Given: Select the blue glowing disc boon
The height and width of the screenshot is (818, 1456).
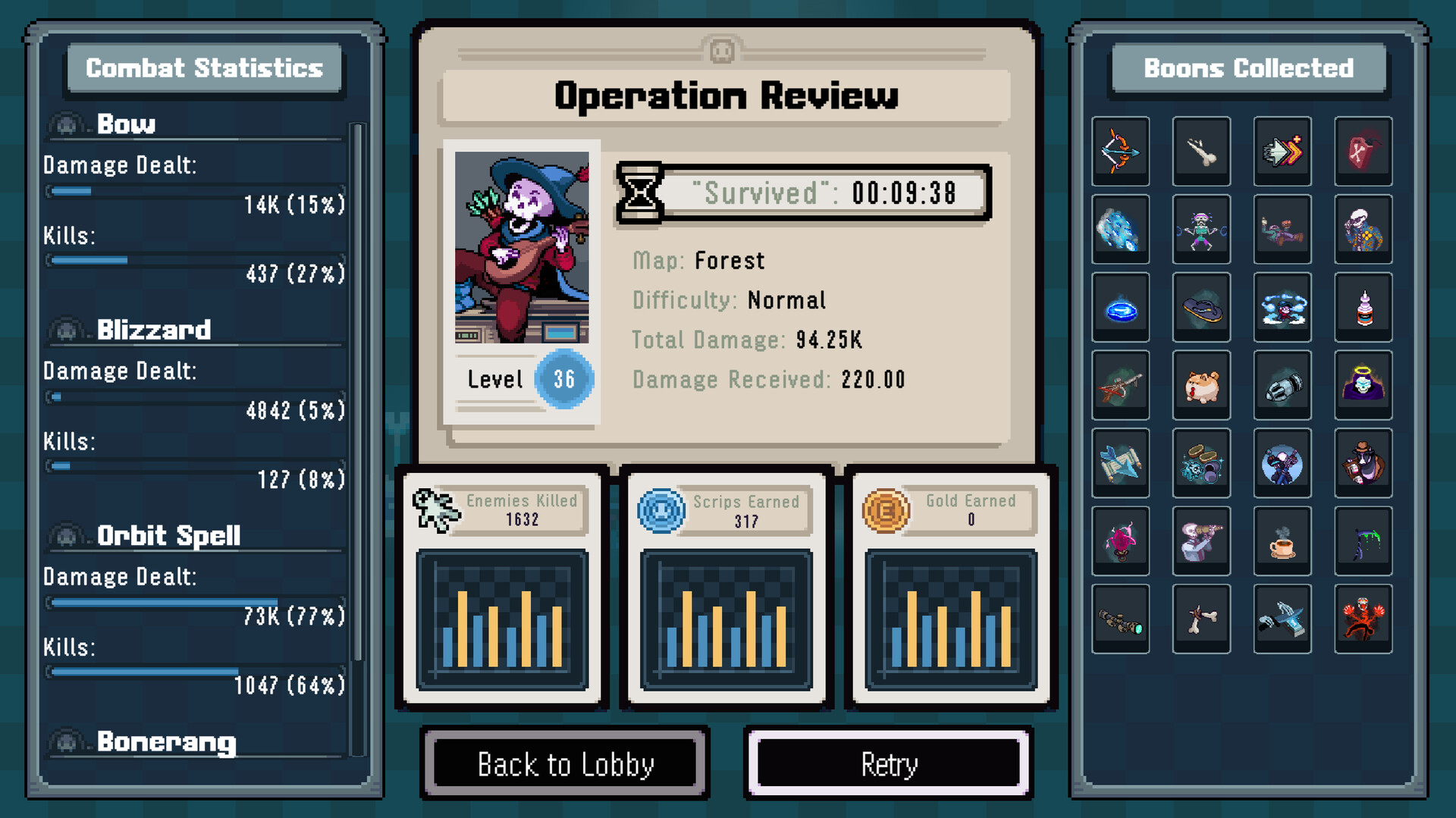Looking at the screenshot, I should tap(1120, 307).
